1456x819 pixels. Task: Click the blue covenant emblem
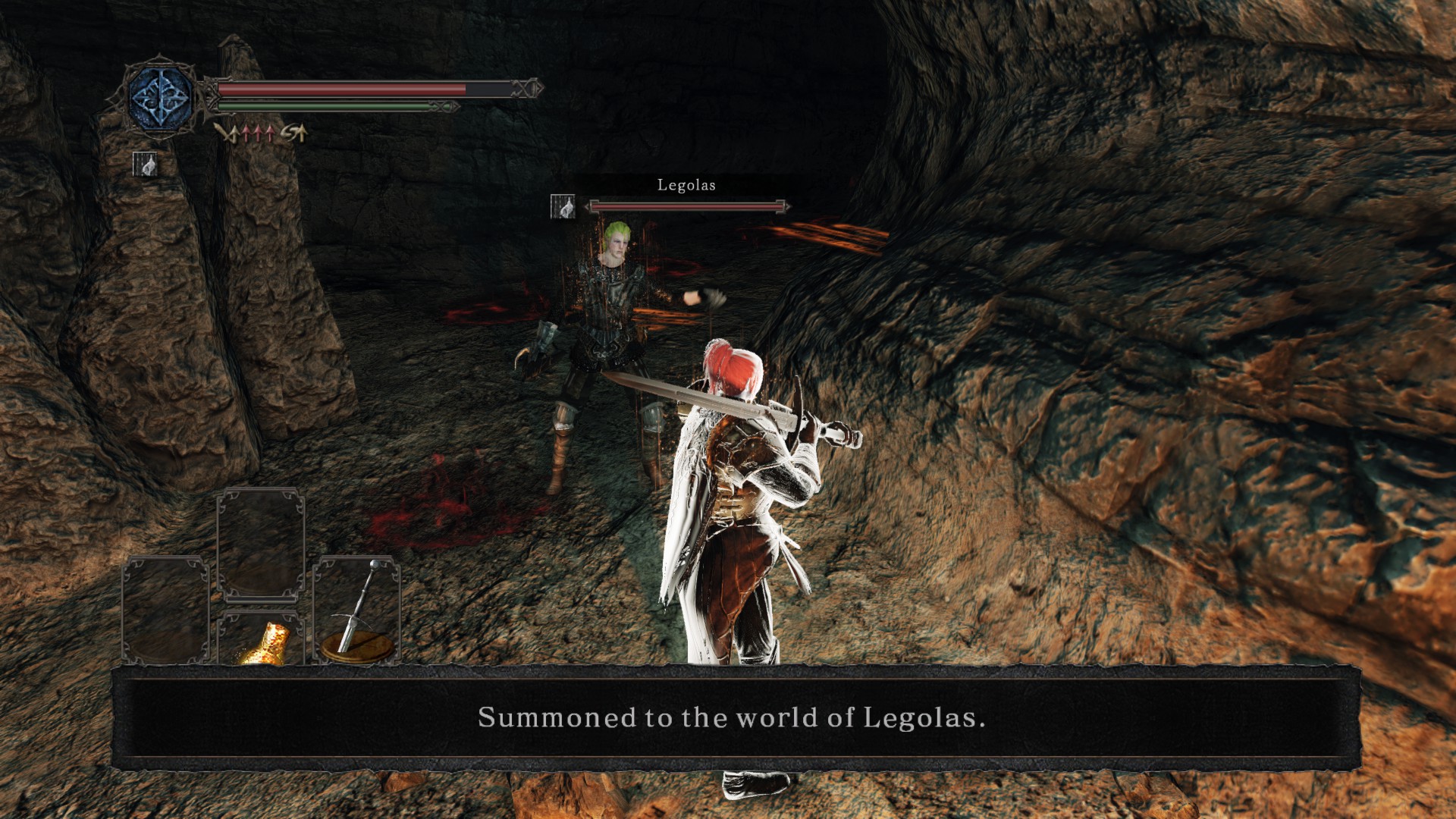pyautogui.click(x=161, y=99)
